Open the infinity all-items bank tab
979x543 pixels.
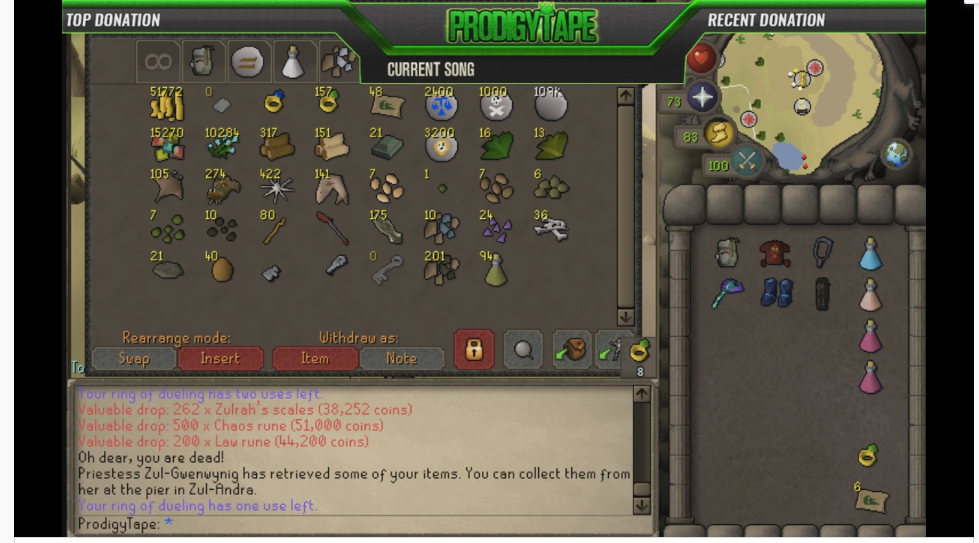tap(158, 62)
